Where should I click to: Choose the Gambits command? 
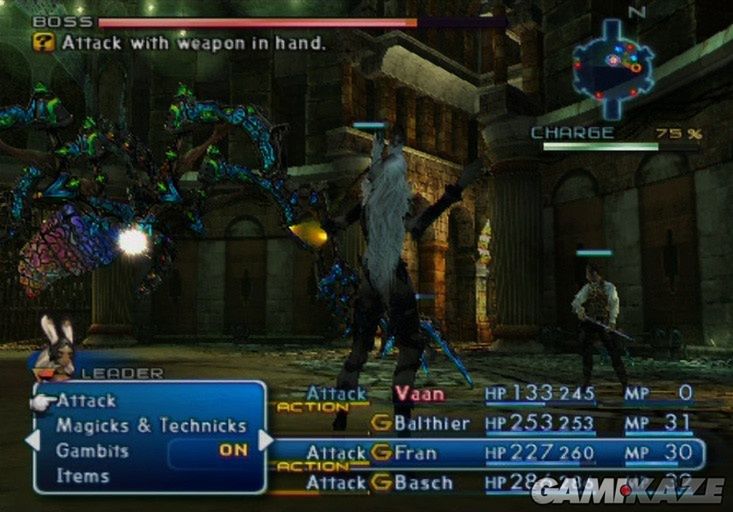(92, 451)
